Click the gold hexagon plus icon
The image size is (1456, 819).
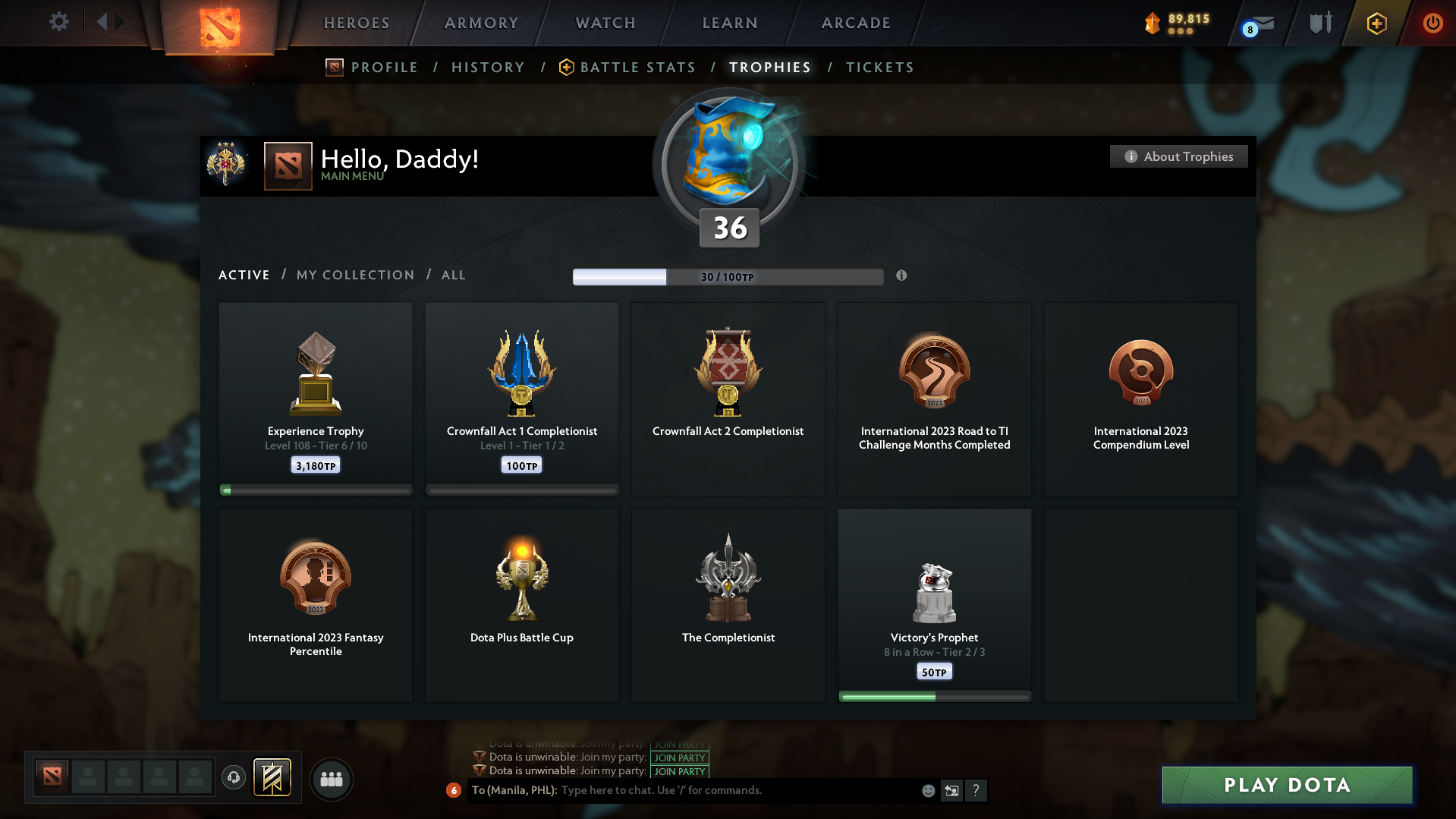point(1376,23)
